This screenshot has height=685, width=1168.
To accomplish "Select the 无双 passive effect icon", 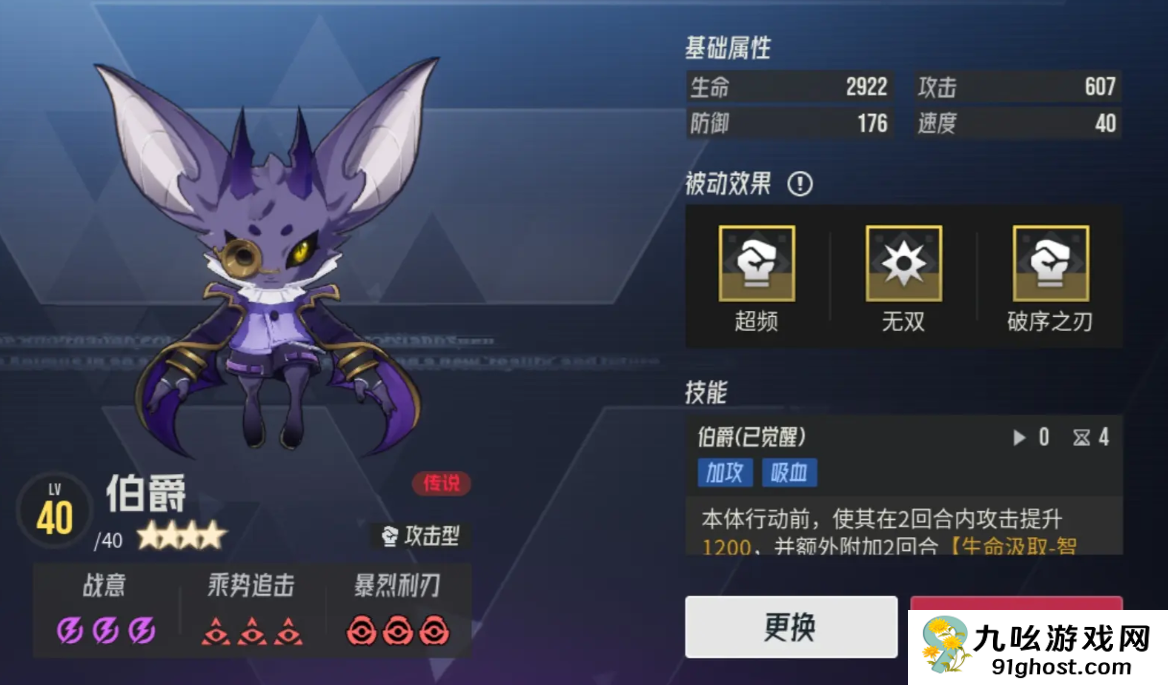I will [x=903, y=263].
